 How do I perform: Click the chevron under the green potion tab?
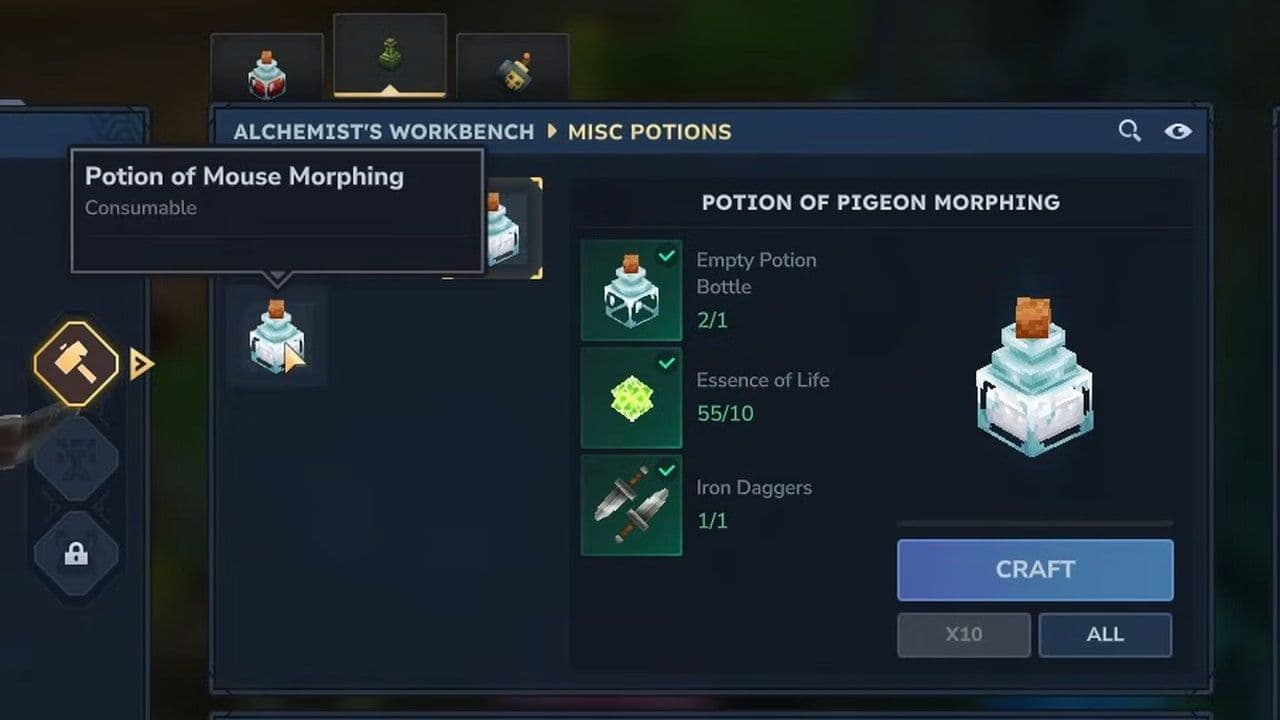(x=391, y=90)
